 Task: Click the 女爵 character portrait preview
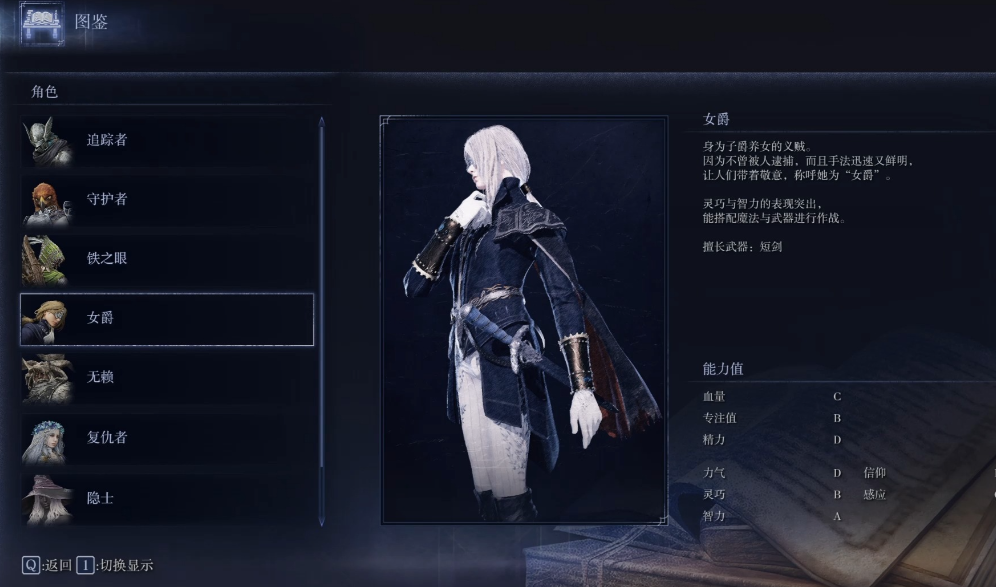click(x=523, y=320)
